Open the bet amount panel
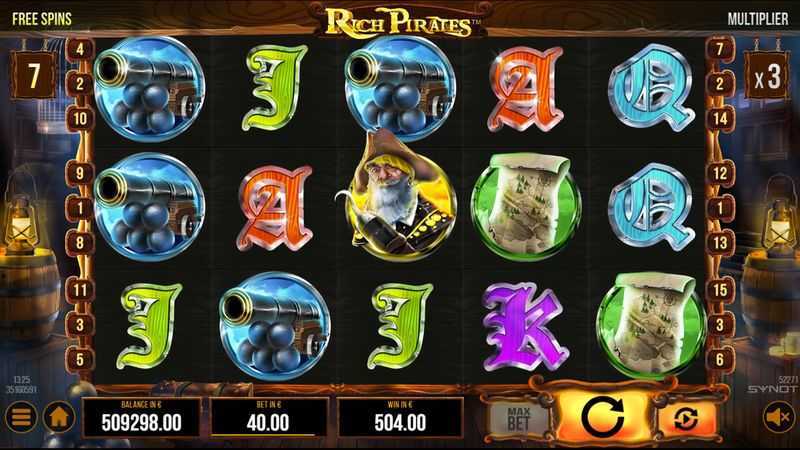This screenshot has width=800, height=450. (x=269, y=415)
